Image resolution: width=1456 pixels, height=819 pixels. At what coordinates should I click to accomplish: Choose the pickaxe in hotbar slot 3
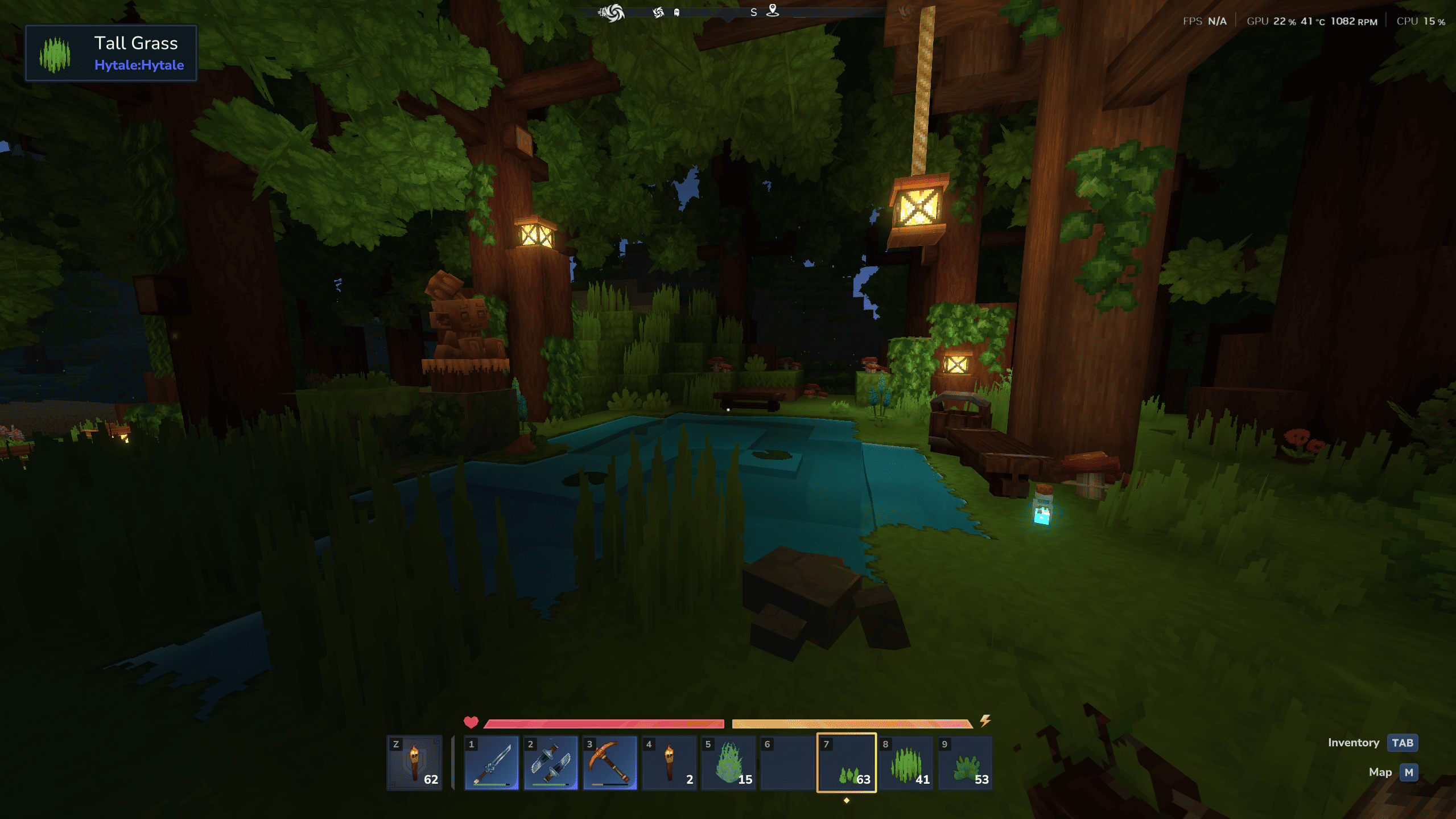pos(610,763)
